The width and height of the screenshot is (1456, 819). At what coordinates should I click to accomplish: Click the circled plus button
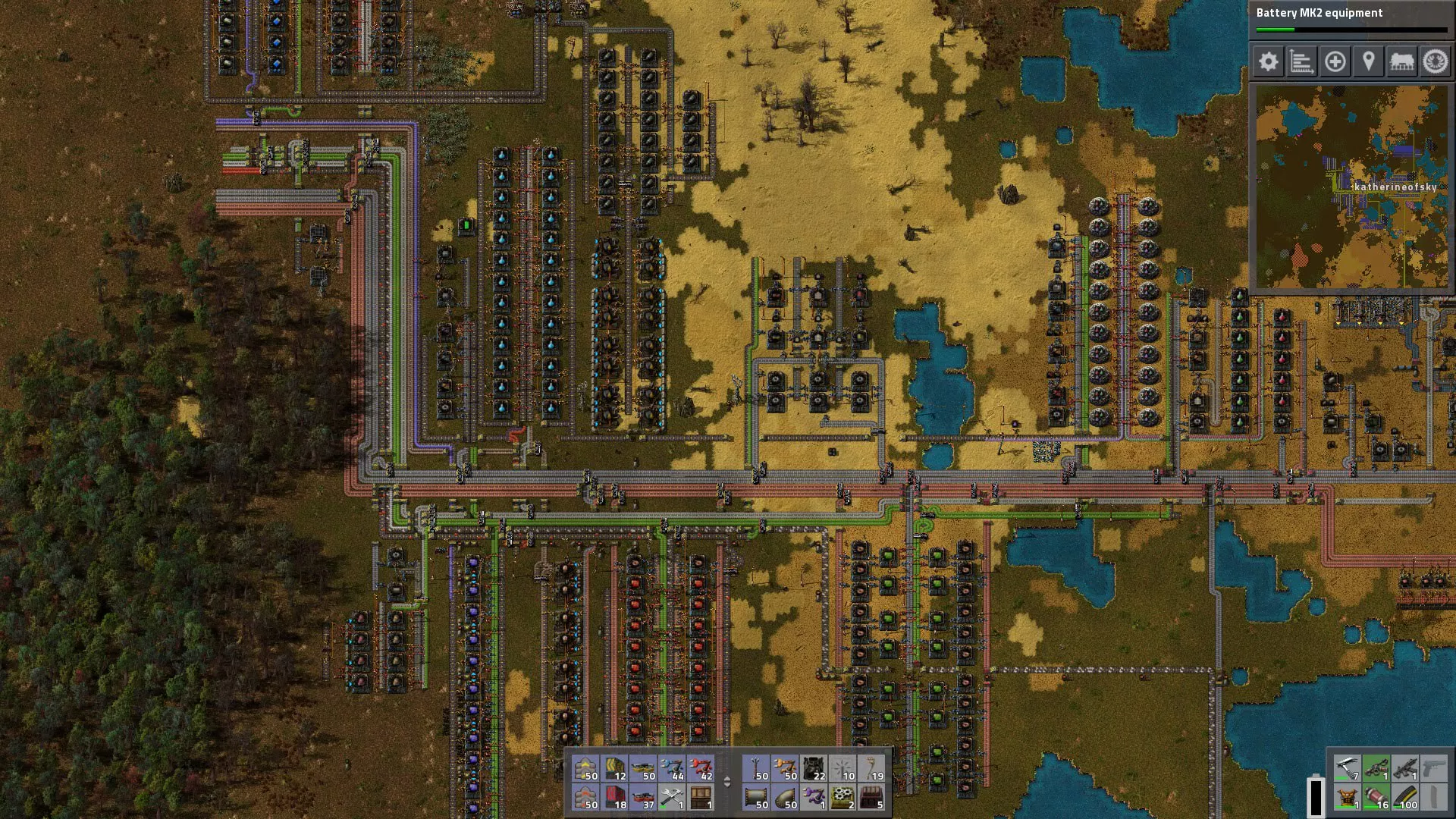[1335, 61]
